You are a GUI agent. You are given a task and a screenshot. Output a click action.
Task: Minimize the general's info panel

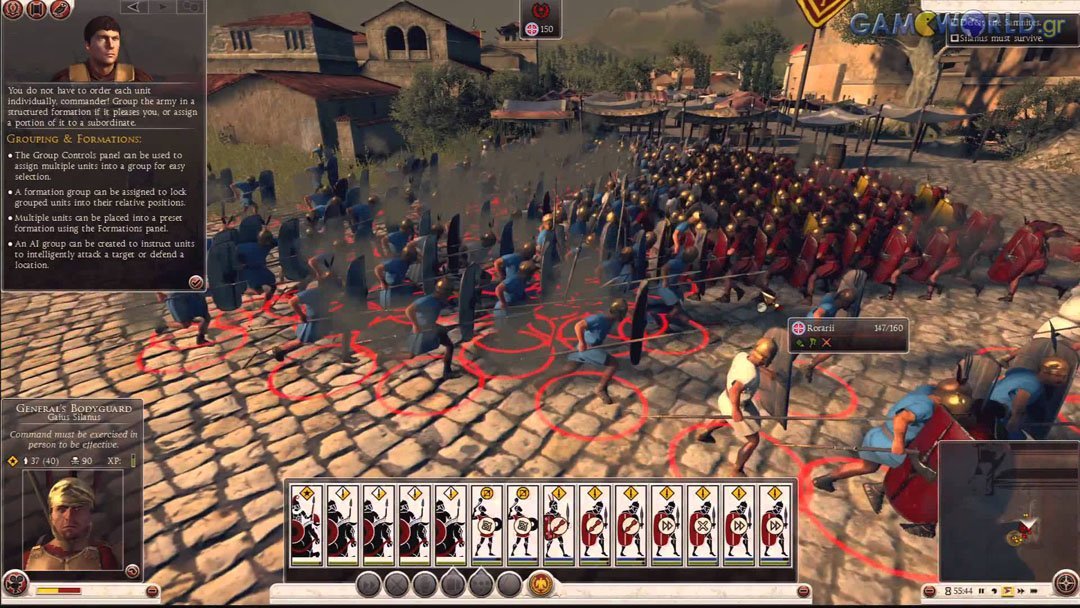(x=152, y=591)
